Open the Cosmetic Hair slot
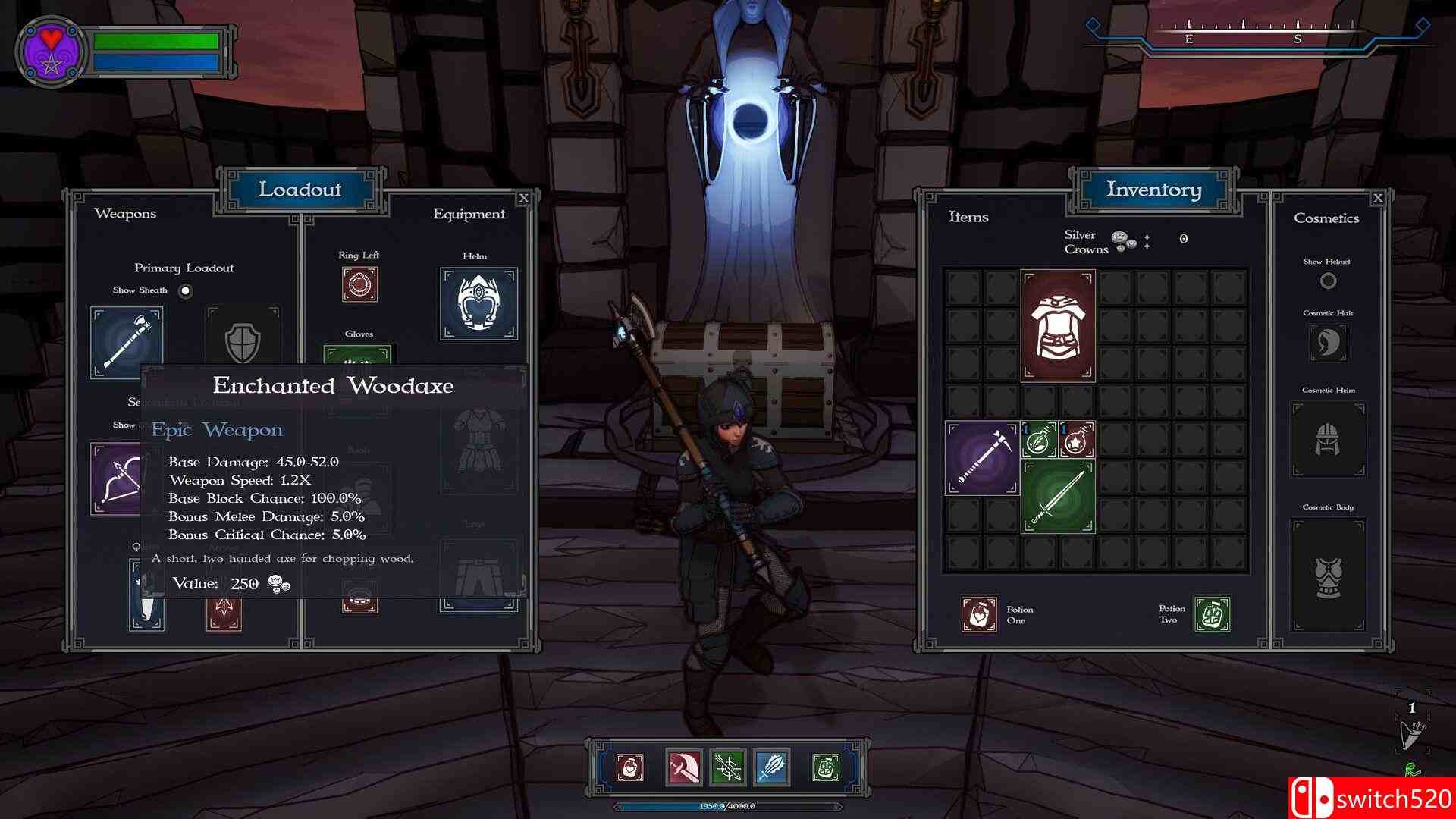Viewport: 1456px width, 819px height. point(1328,343)
